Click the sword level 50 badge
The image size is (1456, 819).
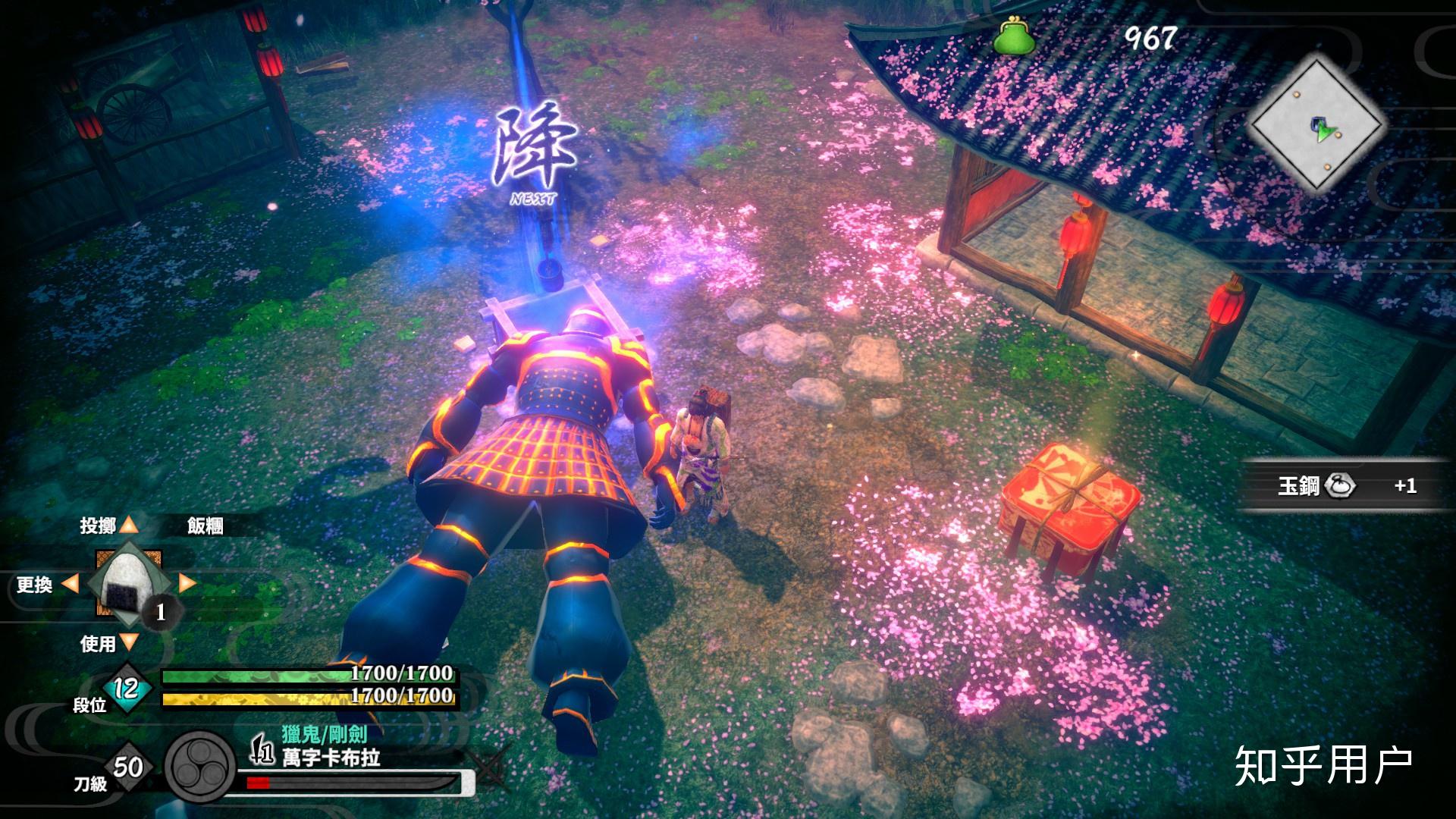click(127, 767)
